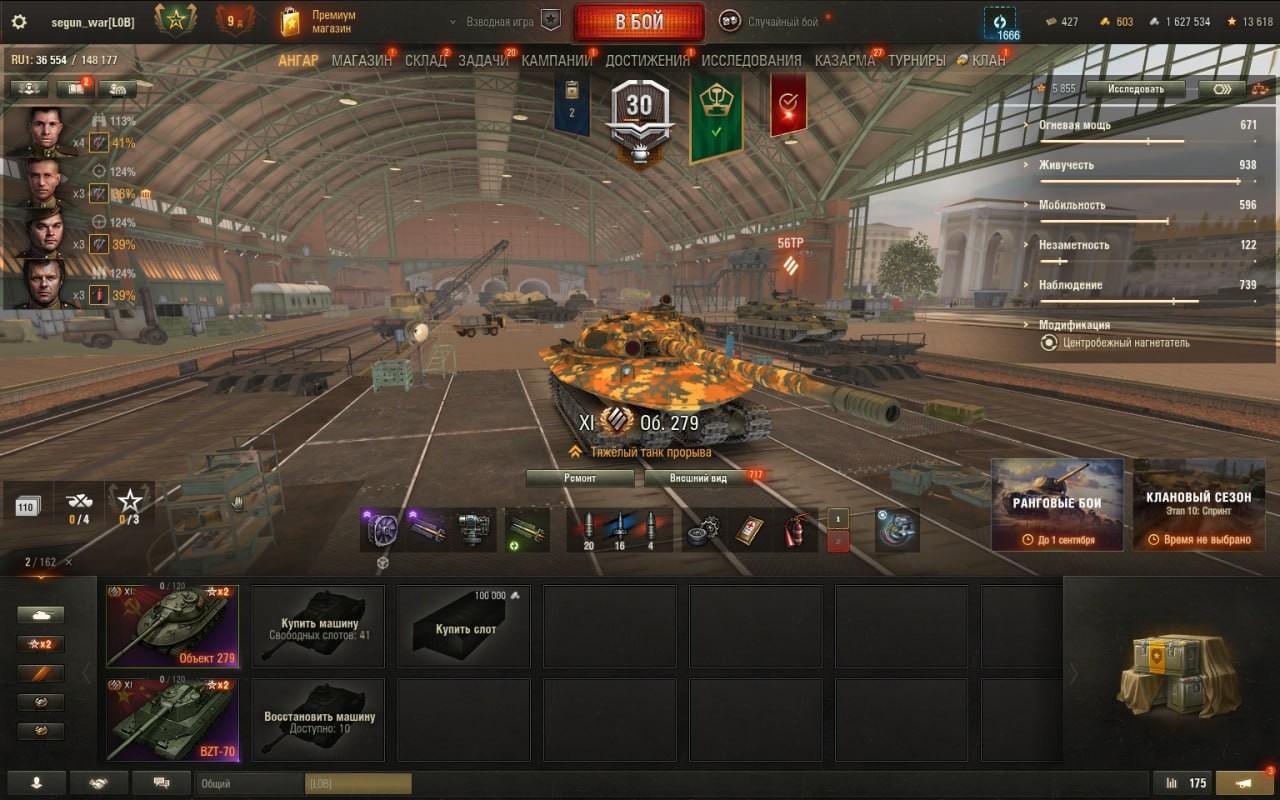This screenshot has height=800, width=1280.
Task: Open the ЗАДАЧИ tab
Action: click(x=483, y=61)
